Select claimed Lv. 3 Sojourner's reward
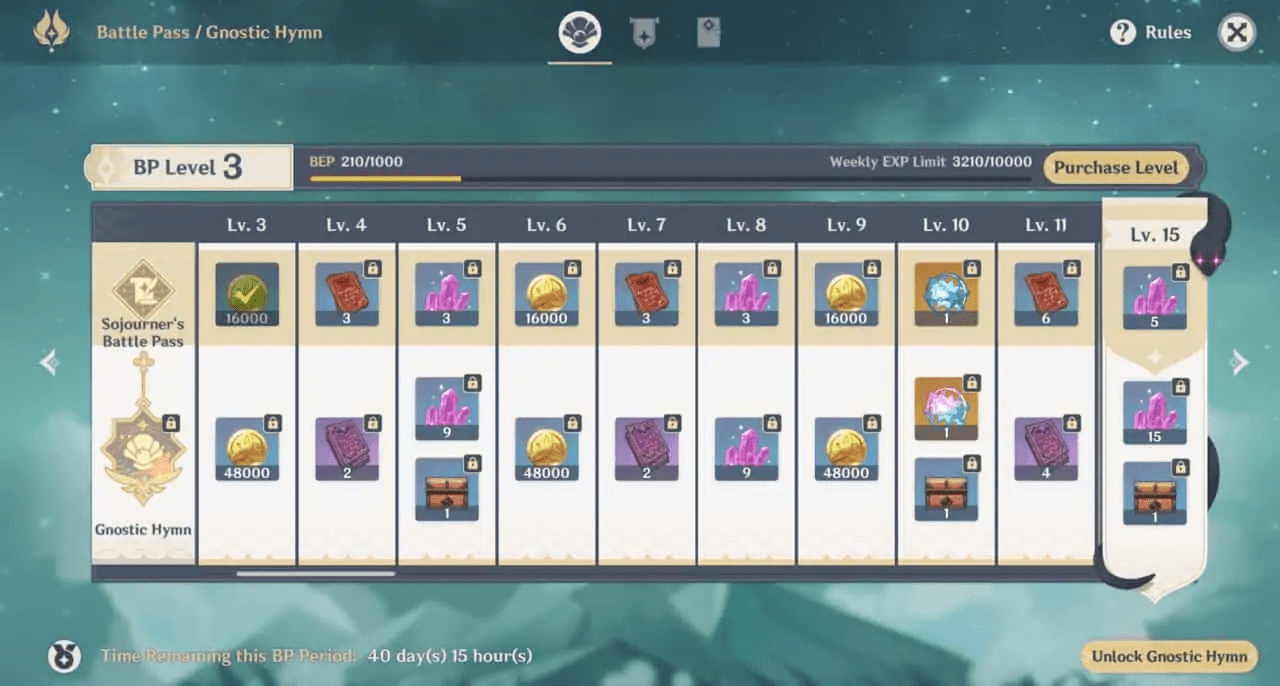The image size is (1280, 686). click(247, 294)
